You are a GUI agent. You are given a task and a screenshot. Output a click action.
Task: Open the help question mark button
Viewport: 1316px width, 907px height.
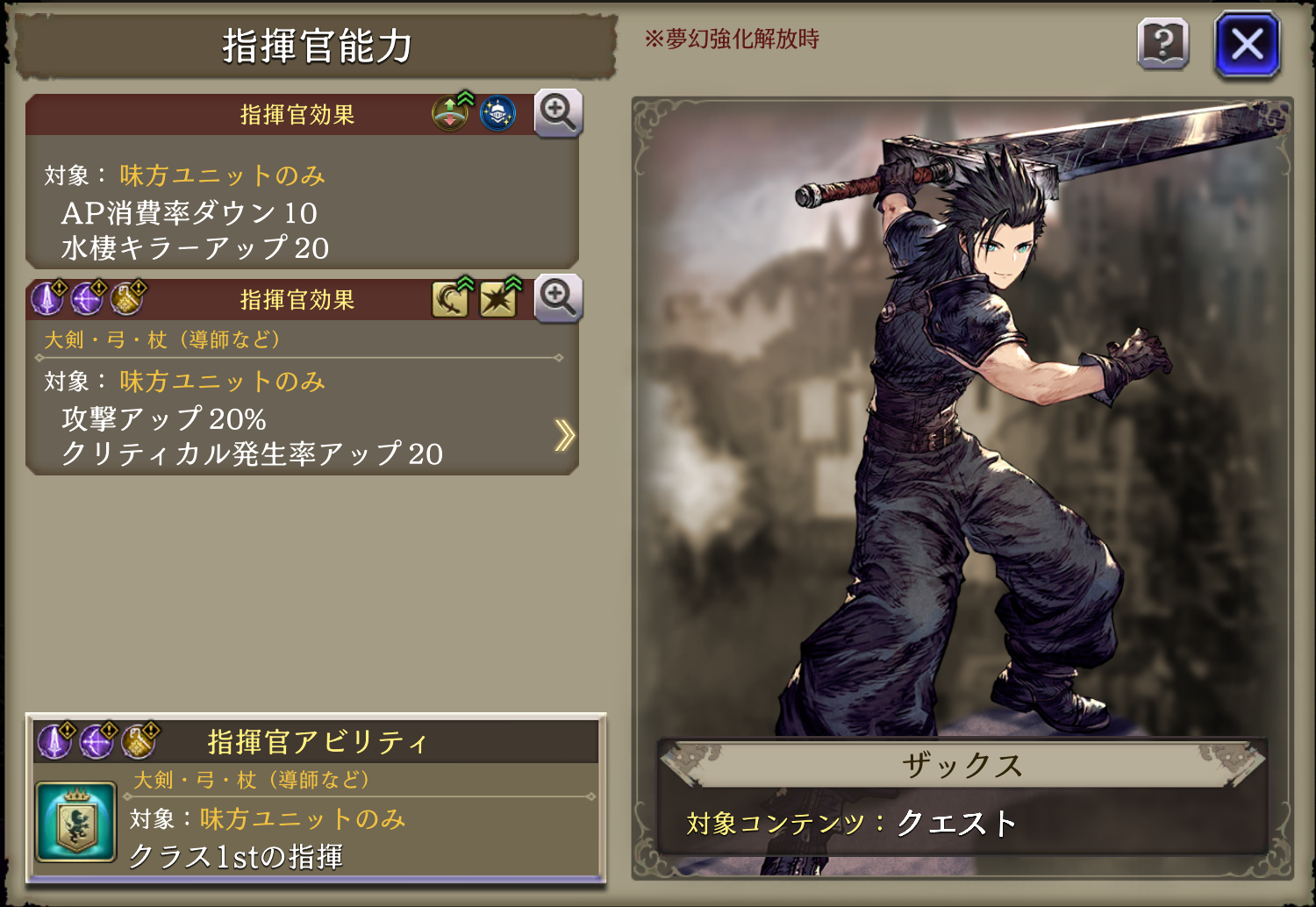(x=1162, y=44)
